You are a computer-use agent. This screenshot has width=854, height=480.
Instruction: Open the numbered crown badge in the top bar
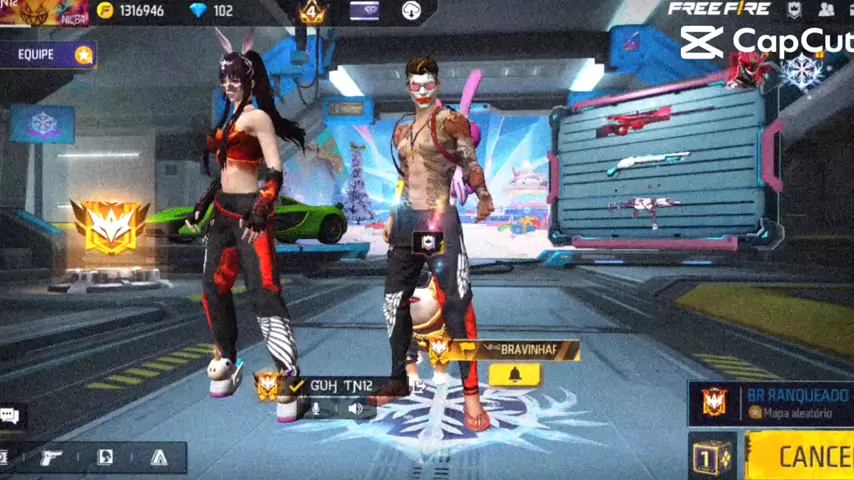point(313,12)
